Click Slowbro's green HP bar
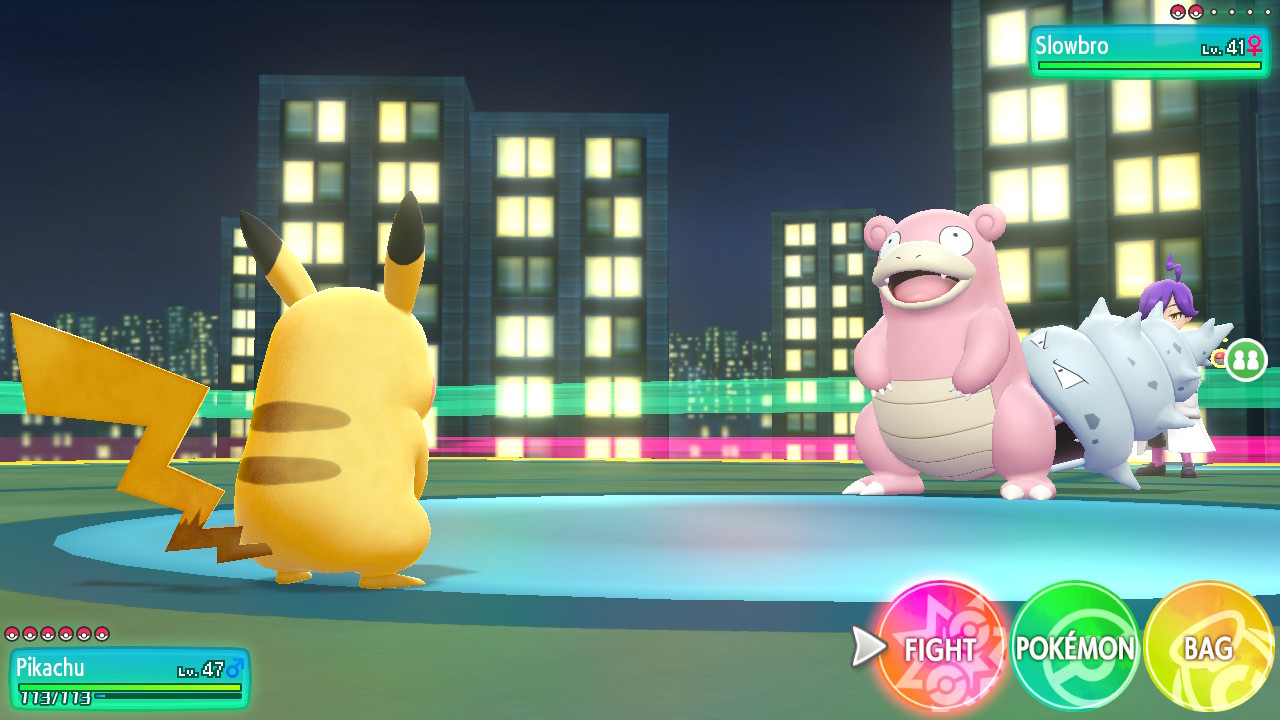This screenshot has width=1280, height=720. click(1149, 65)
